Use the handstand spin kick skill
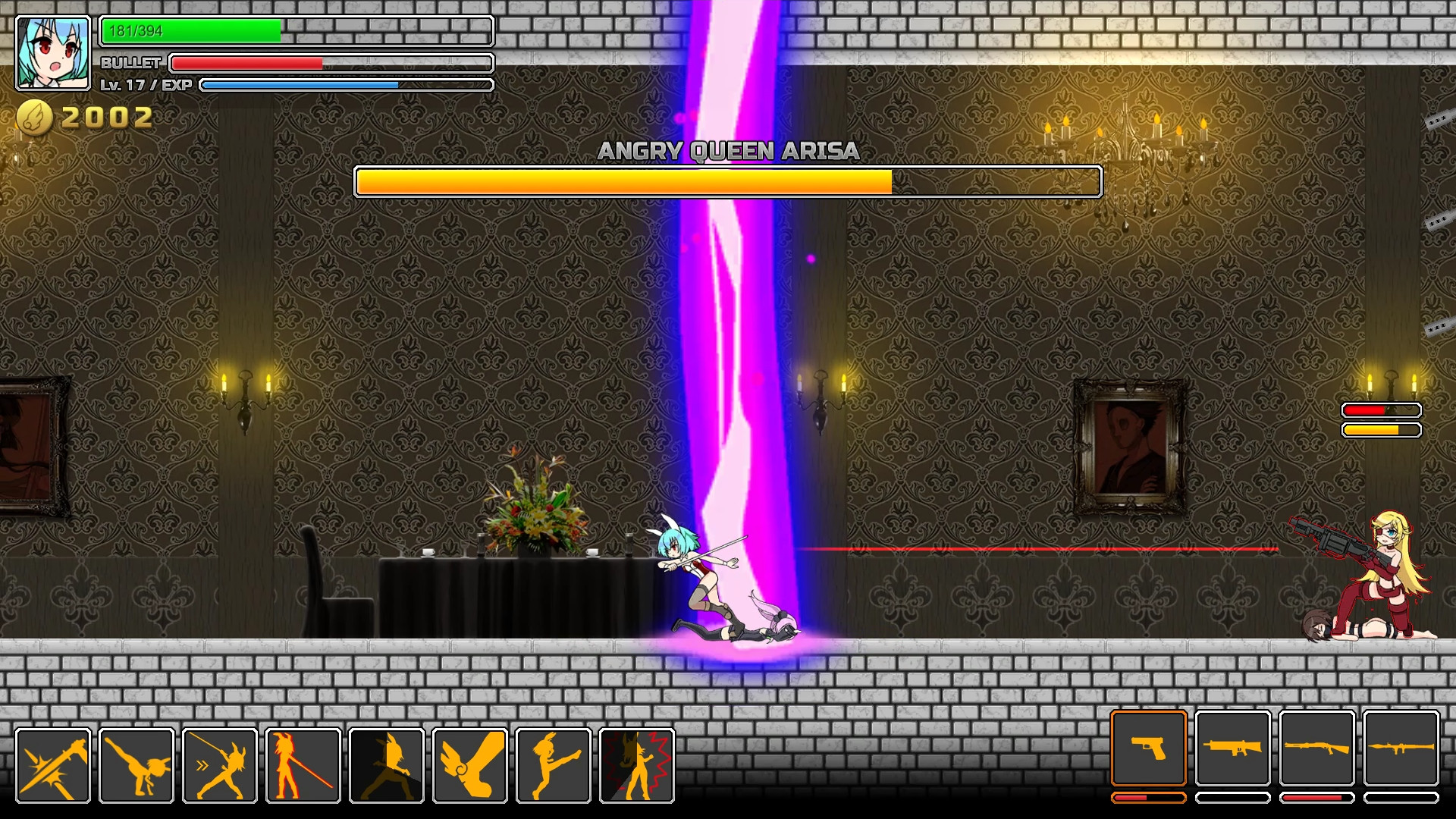Viewport: 1456px width, 819px height. pos(136,764)
